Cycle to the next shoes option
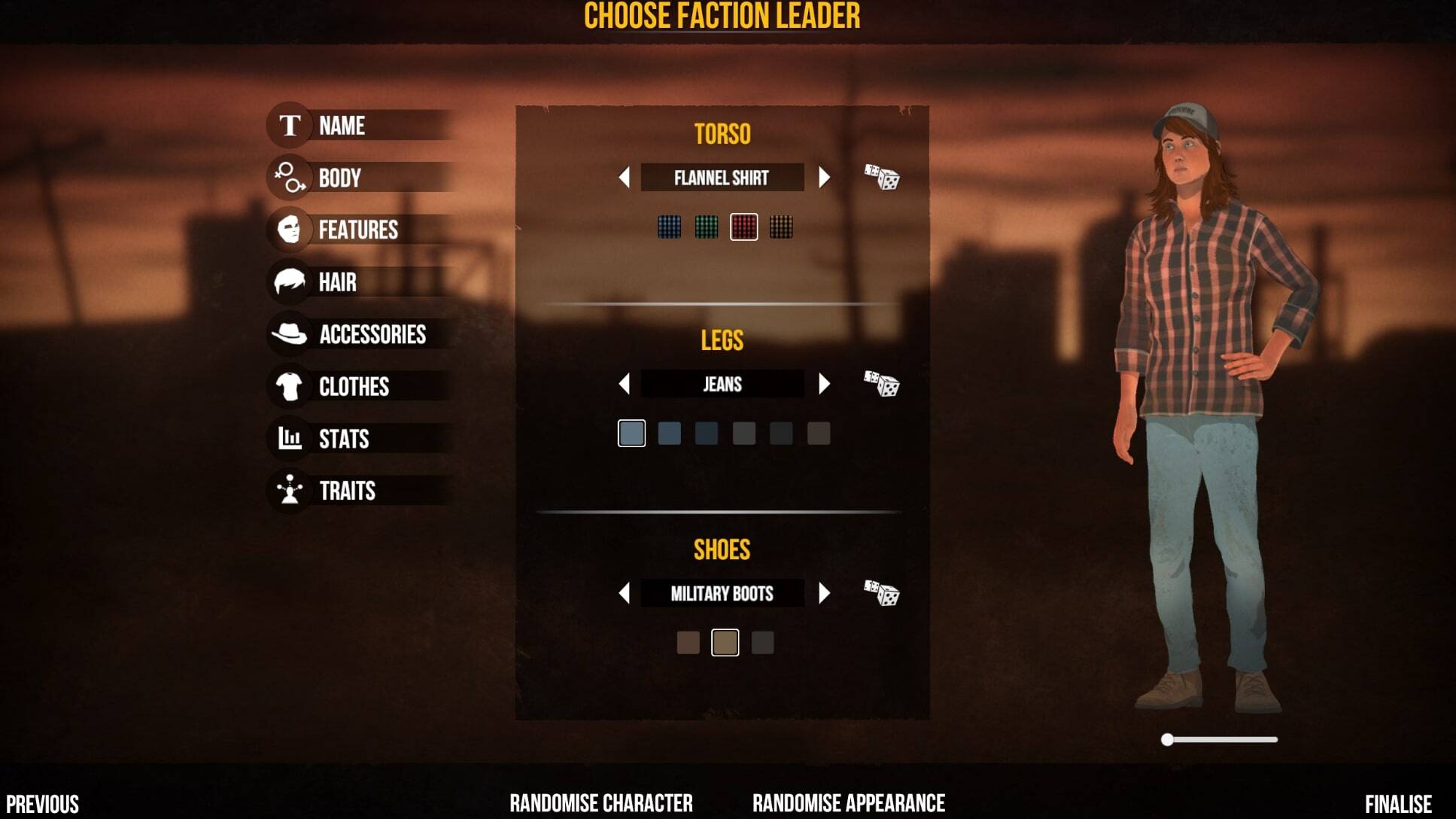Viewport: 1456px width, 819px height. [x=825, y=593]
